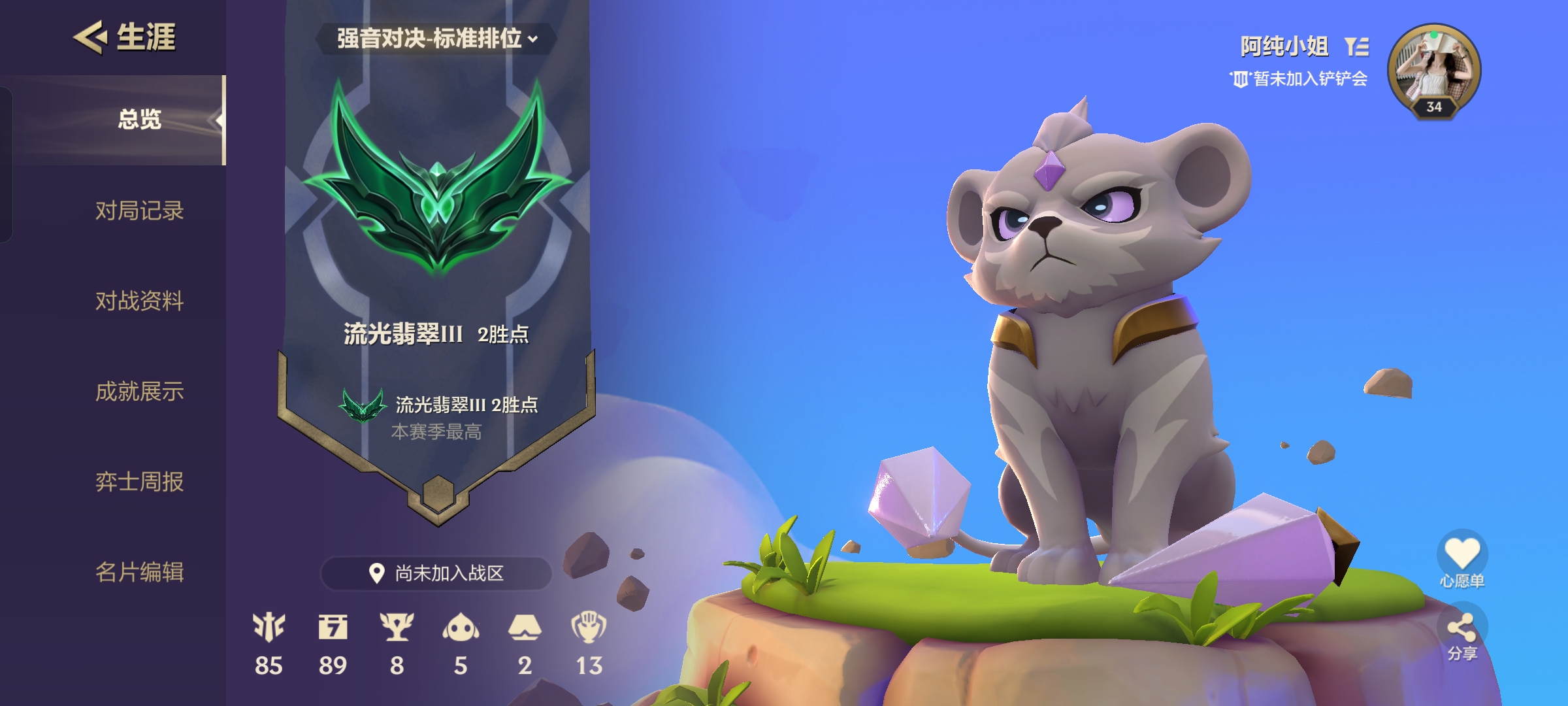
Task: Switch to the 对战资料 tab
Action: point(139,301)
